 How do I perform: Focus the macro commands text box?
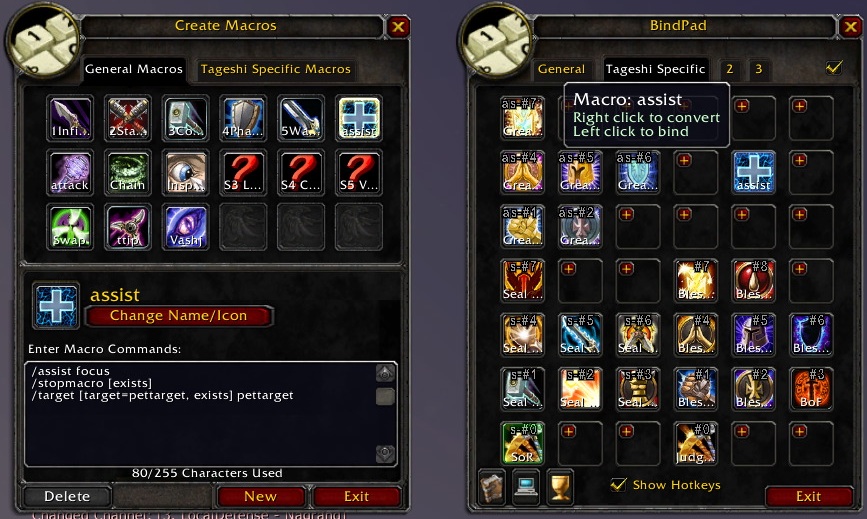click(x=200, y=412)
